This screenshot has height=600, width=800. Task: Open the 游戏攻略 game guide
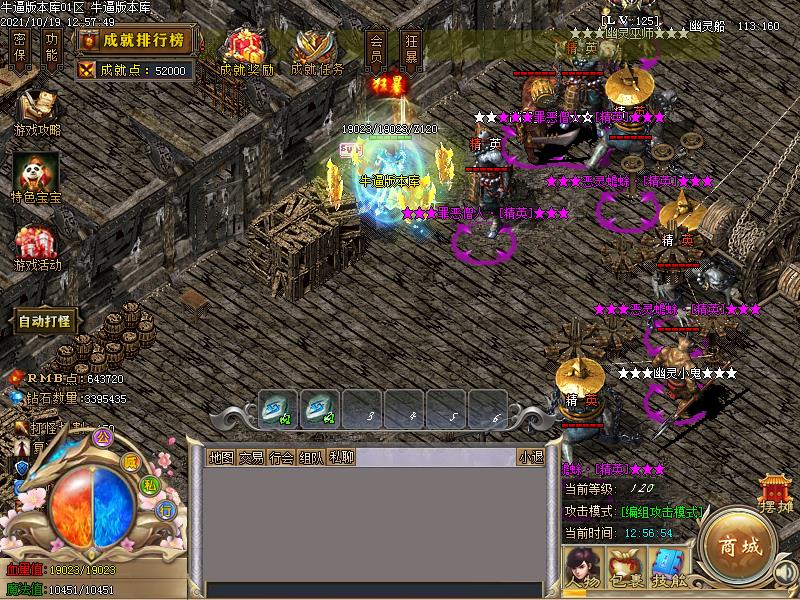click(37, 112)
